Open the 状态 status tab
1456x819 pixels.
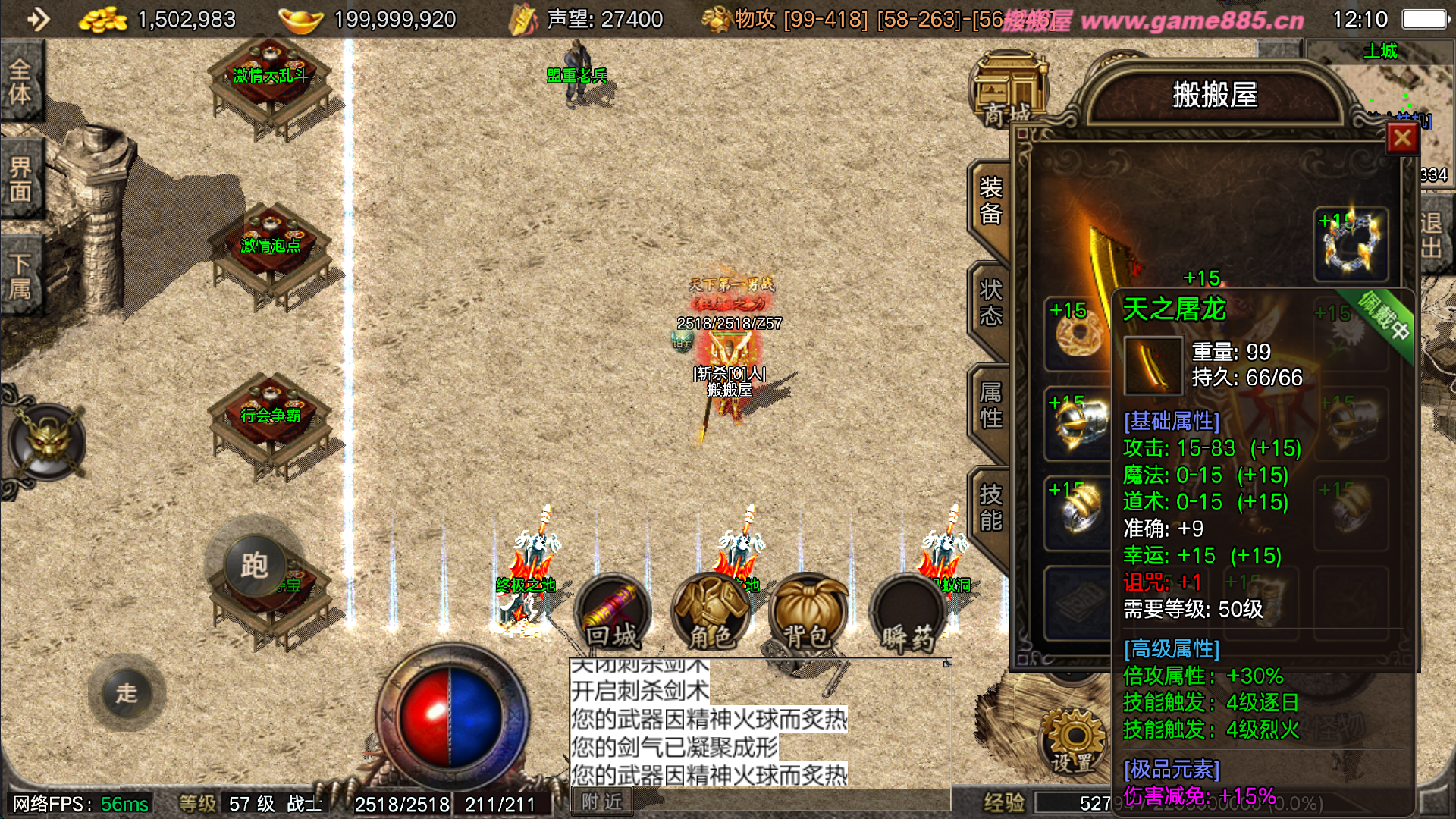pos(990,303)
